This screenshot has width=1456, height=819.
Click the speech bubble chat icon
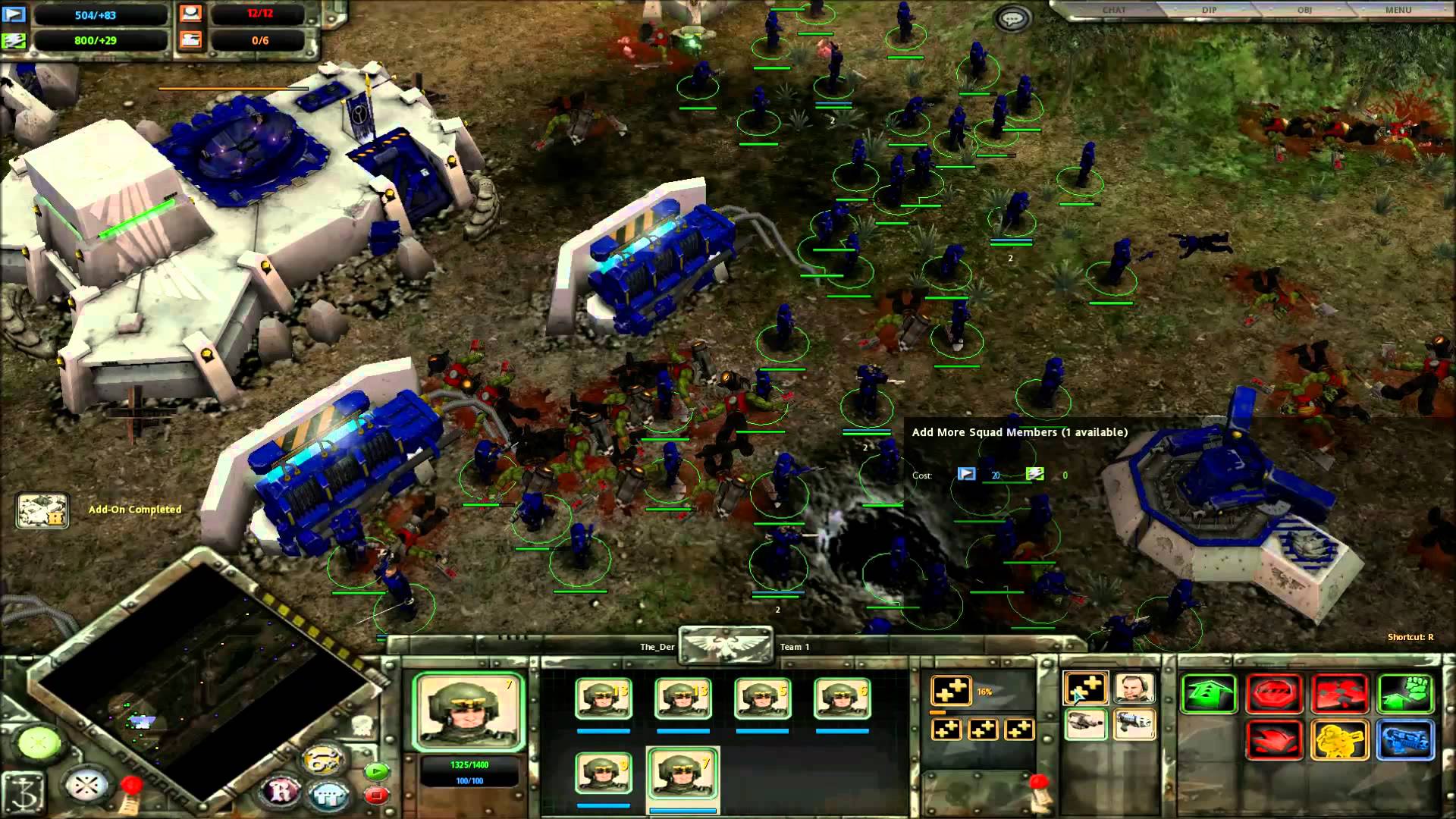click(x=1013, y=18)
